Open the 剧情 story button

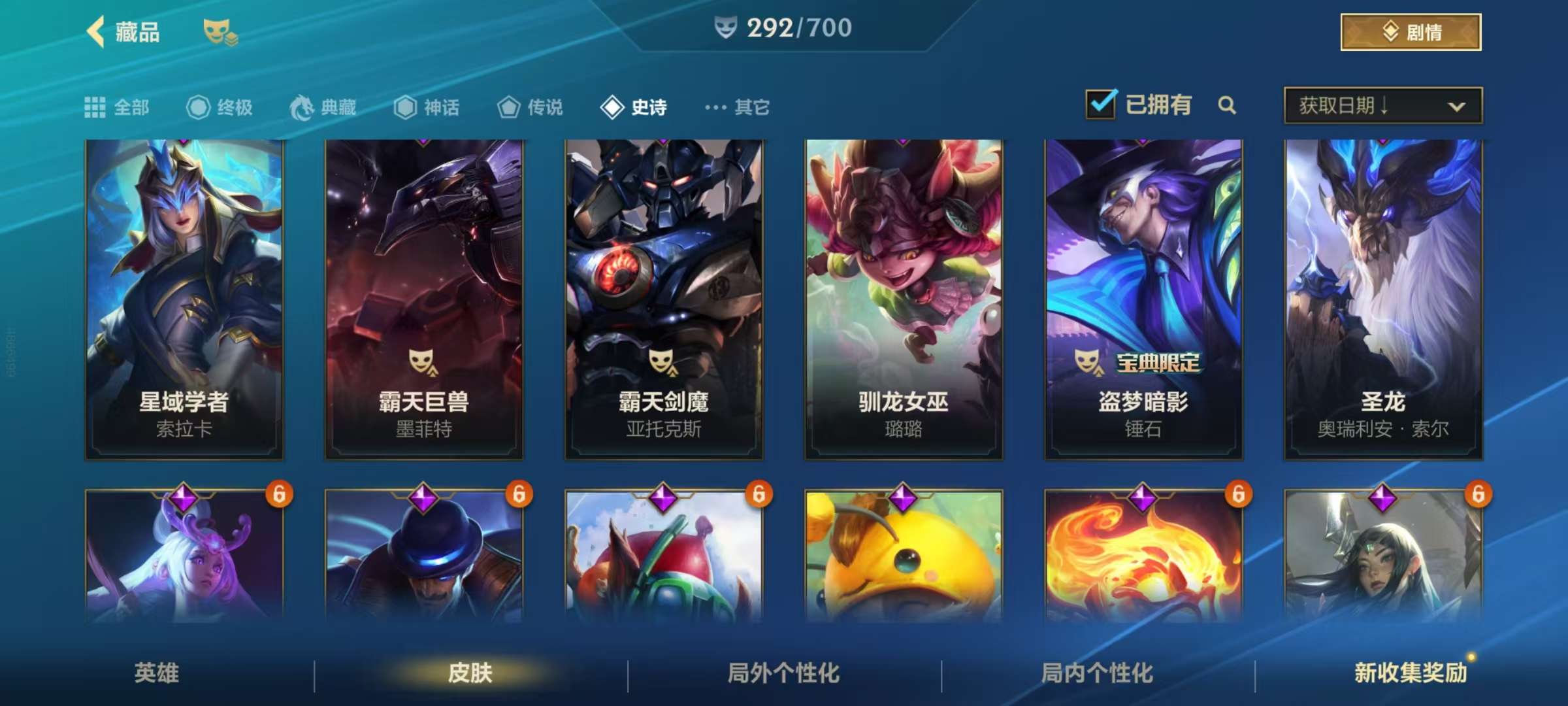(1411, 32)
